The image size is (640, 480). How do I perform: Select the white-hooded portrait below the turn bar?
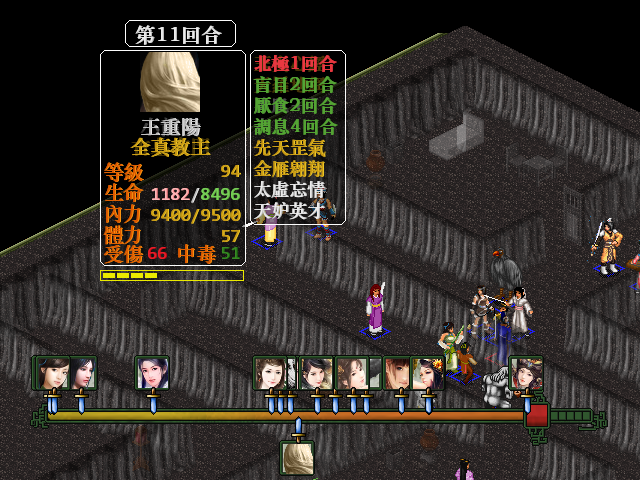coord(297,458)
